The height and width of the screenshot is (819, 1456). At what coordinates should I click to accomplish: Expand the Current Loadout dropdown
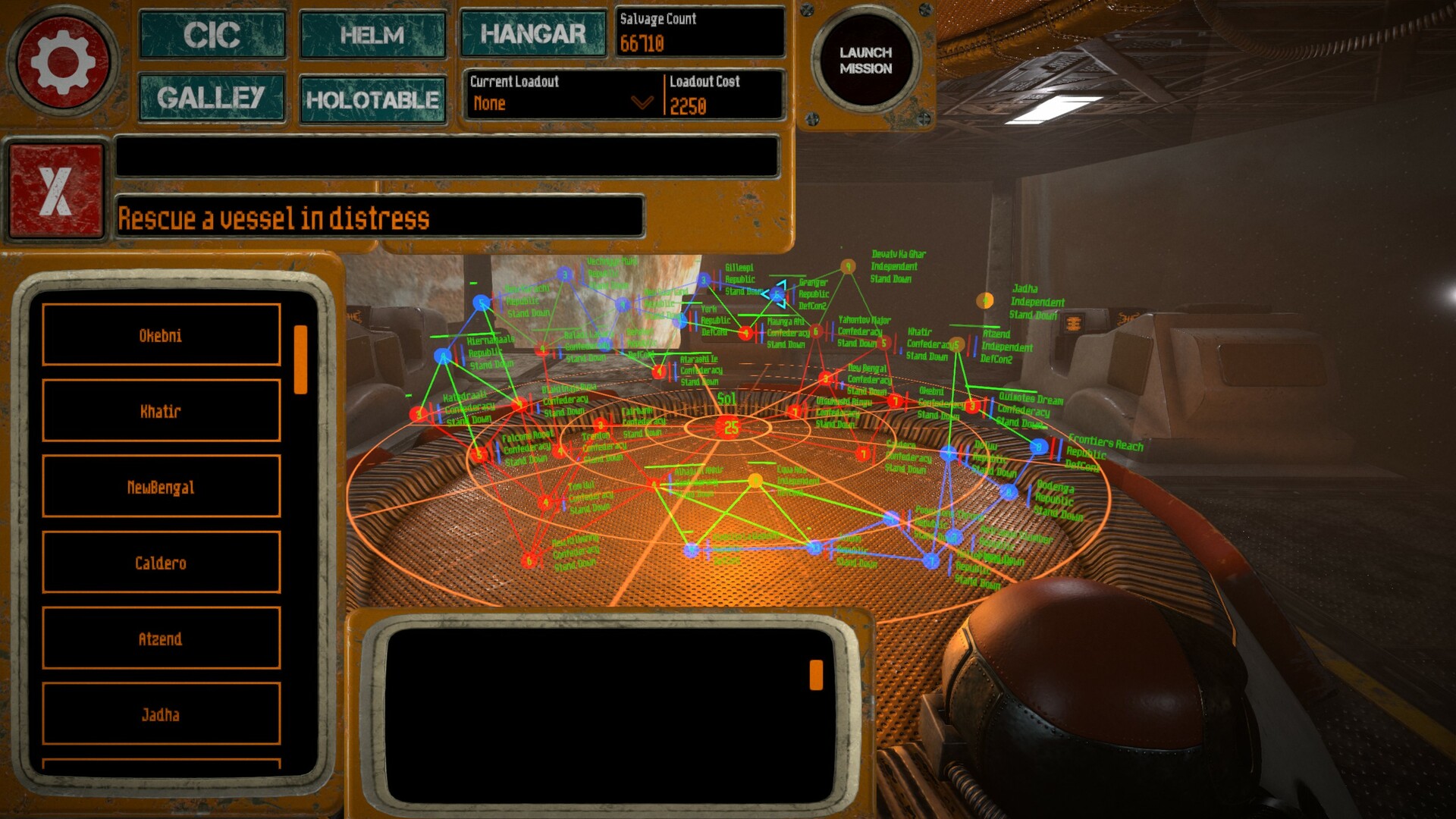[x=642, y=102]
